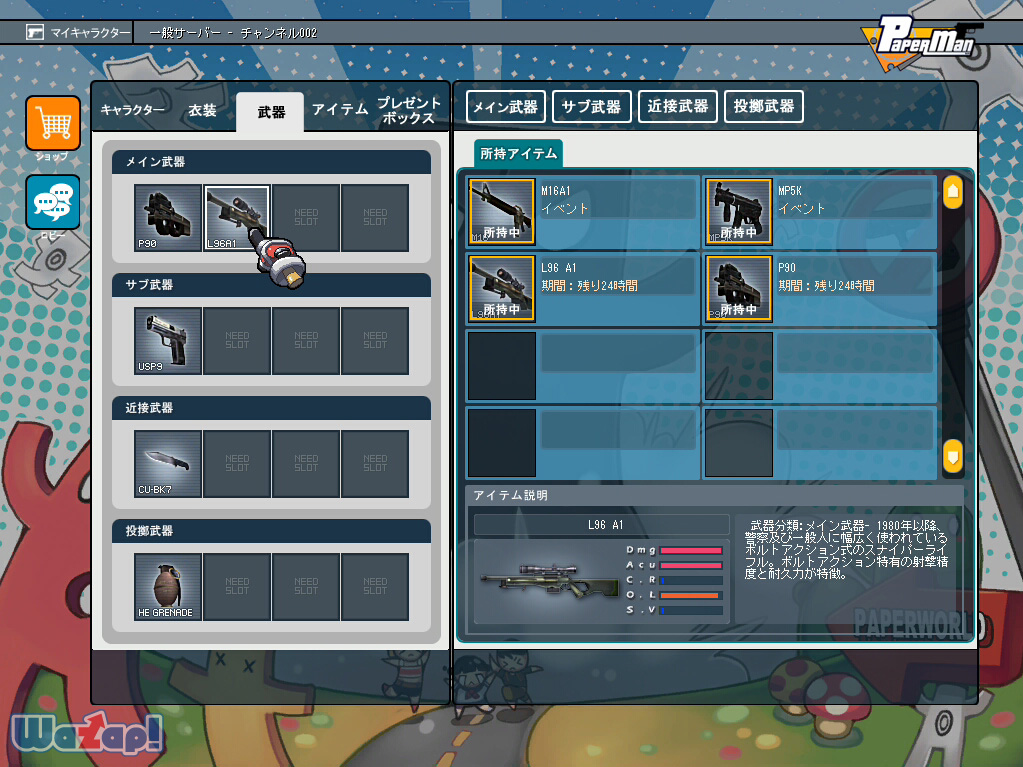Select the HE Grenade slot

(168, 587)
